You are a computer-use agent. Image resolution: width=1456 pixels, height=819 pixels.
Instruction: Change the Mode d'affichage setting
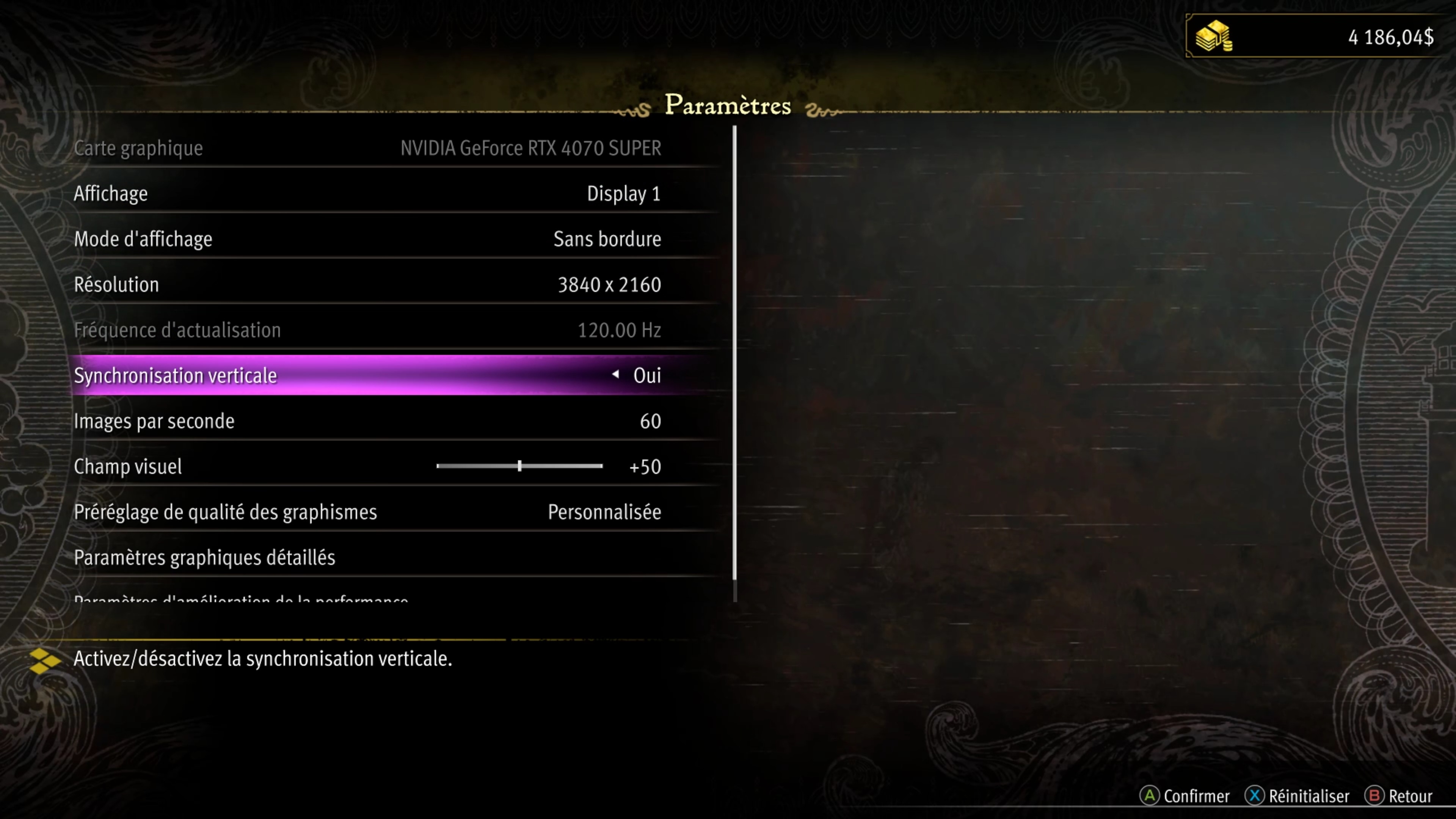pos(367,239)
